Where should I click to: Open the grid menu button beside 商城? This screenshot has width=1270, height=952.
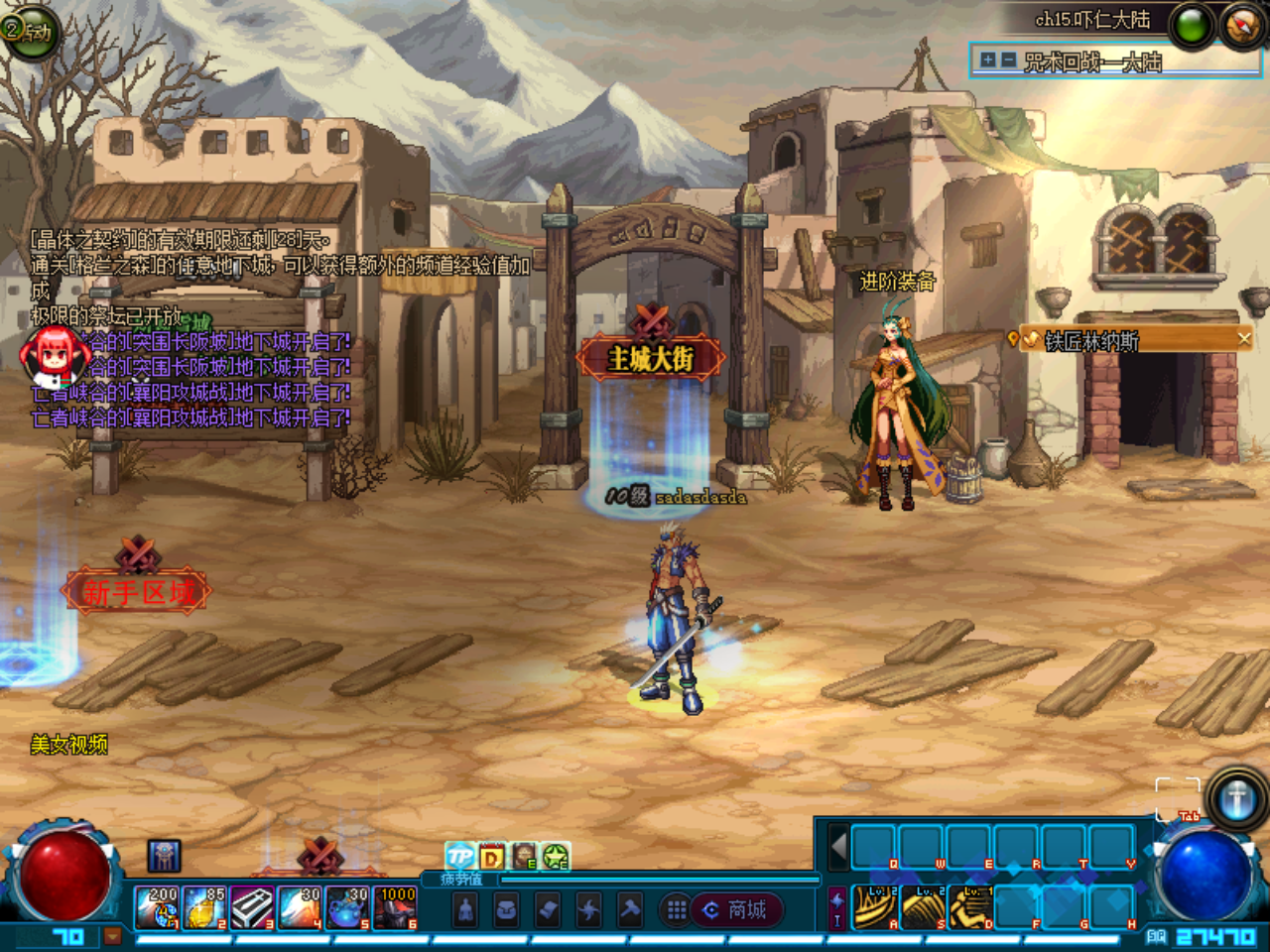pos(677,909)
